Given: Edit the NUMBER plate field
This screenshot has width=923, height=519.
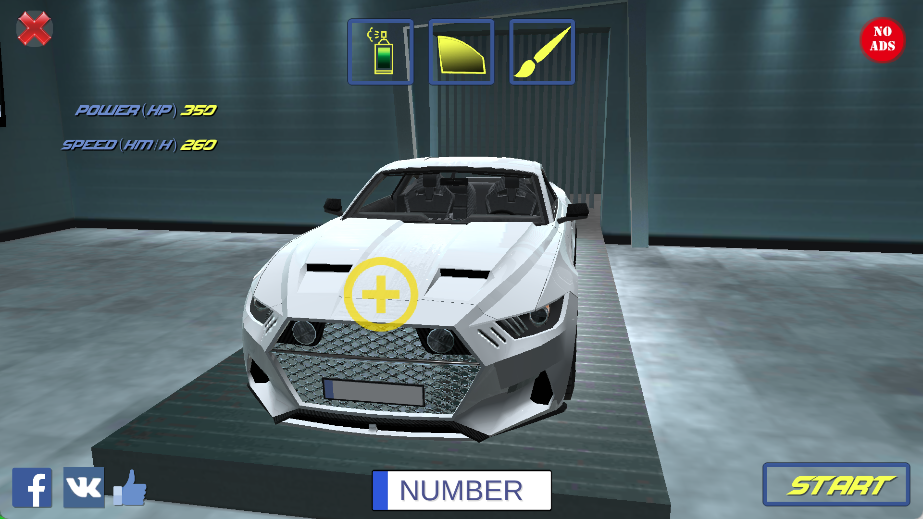Looking at the screenshot, I should click(x=462, y=490).
